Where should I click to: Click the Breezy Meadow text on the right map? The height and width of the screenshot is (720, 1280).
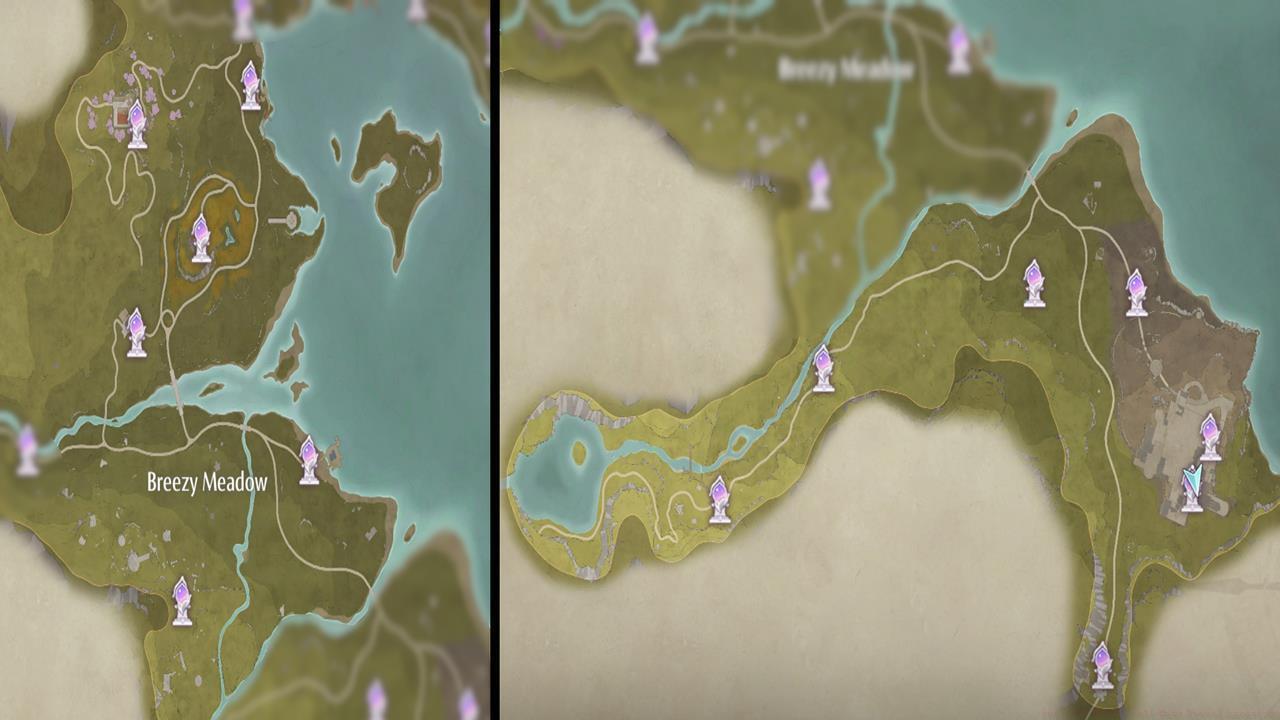point(848,68)
